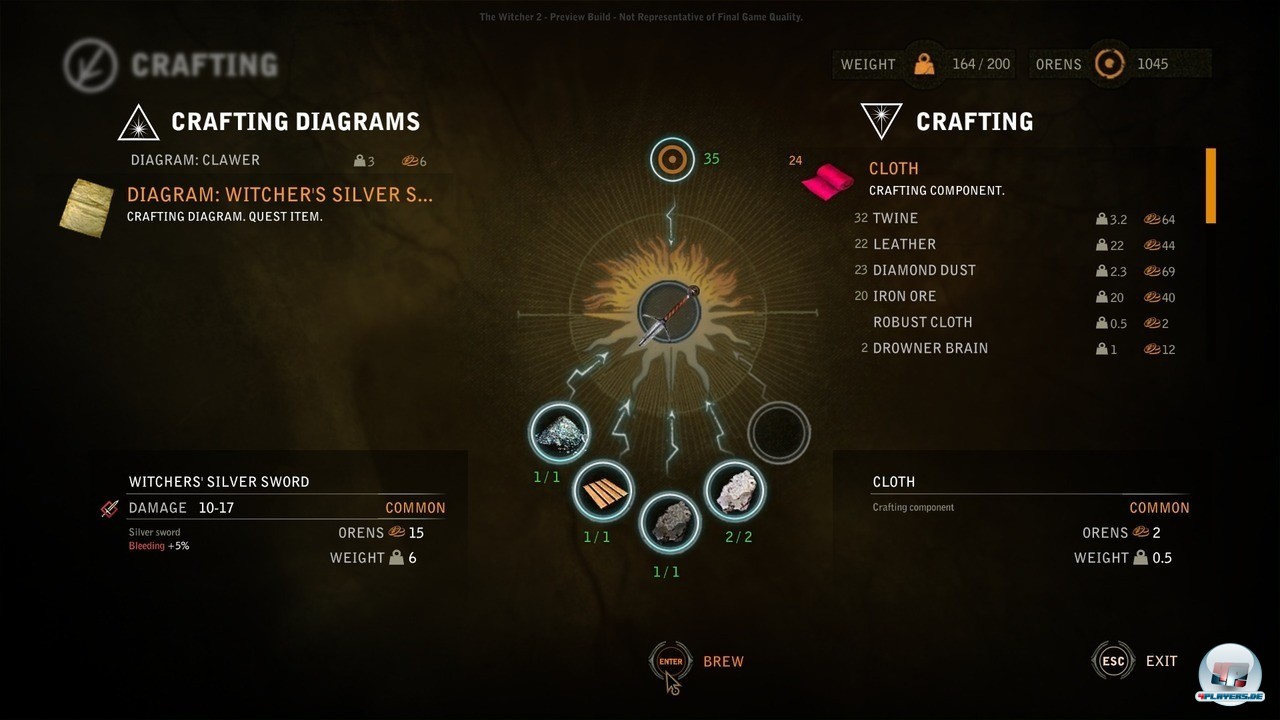Select the Diagram: Clawer entry

click(x=196, y=160)
